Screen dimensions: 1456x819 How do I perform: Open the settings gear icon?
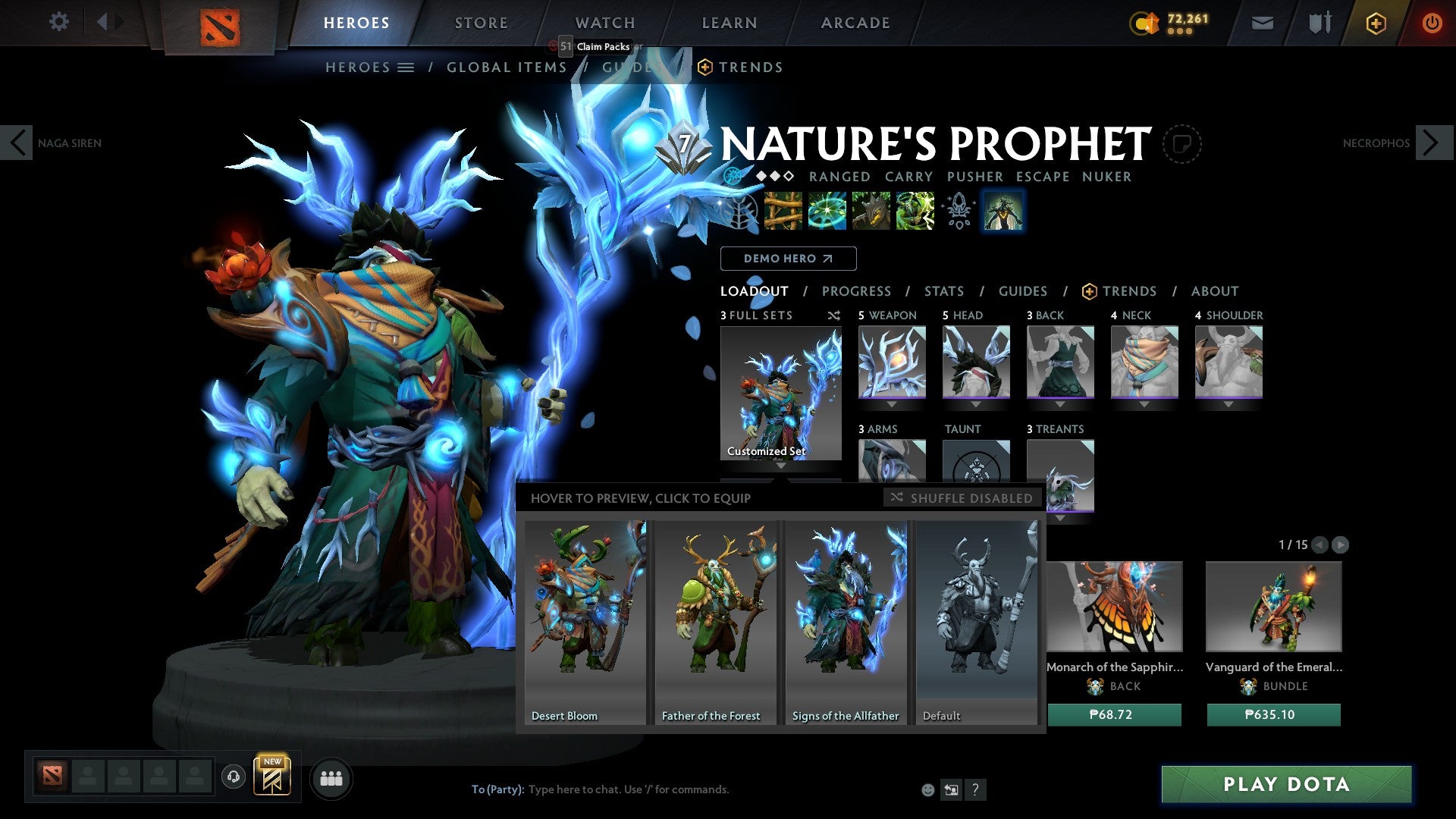pos(58,21)
